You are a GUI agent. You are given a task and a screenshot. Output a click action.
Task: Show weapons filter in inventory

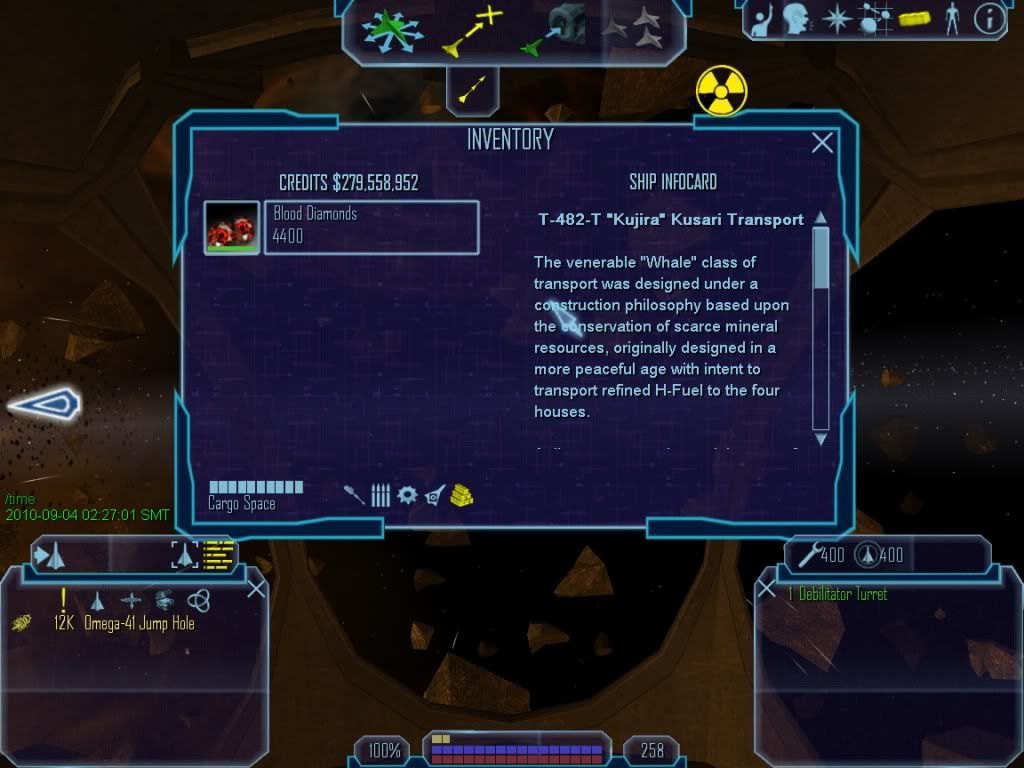(x=354, y=494)
